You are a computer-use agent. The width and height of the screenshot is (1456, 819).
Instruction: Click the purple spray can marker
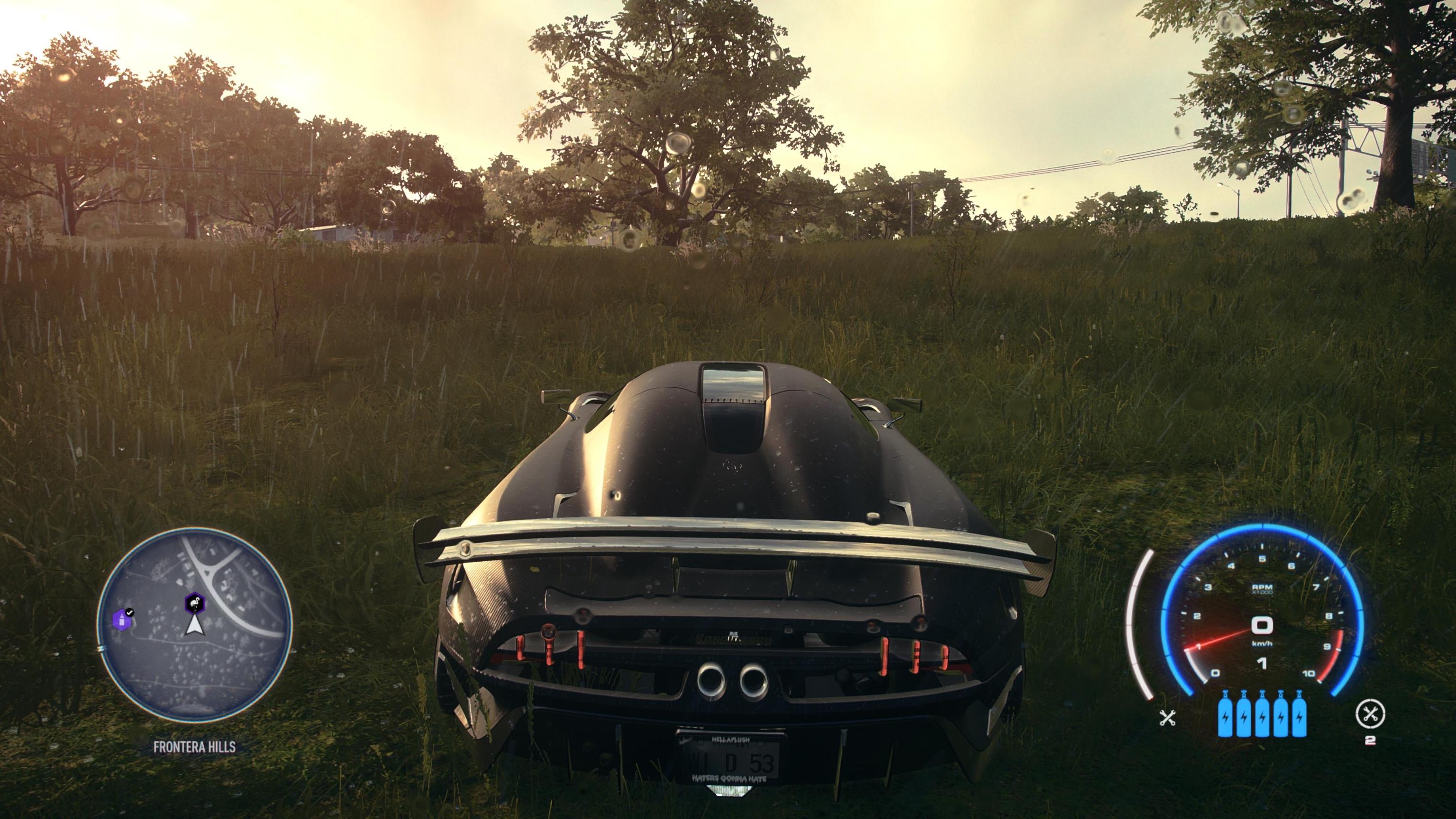click(x=121, y=619)
